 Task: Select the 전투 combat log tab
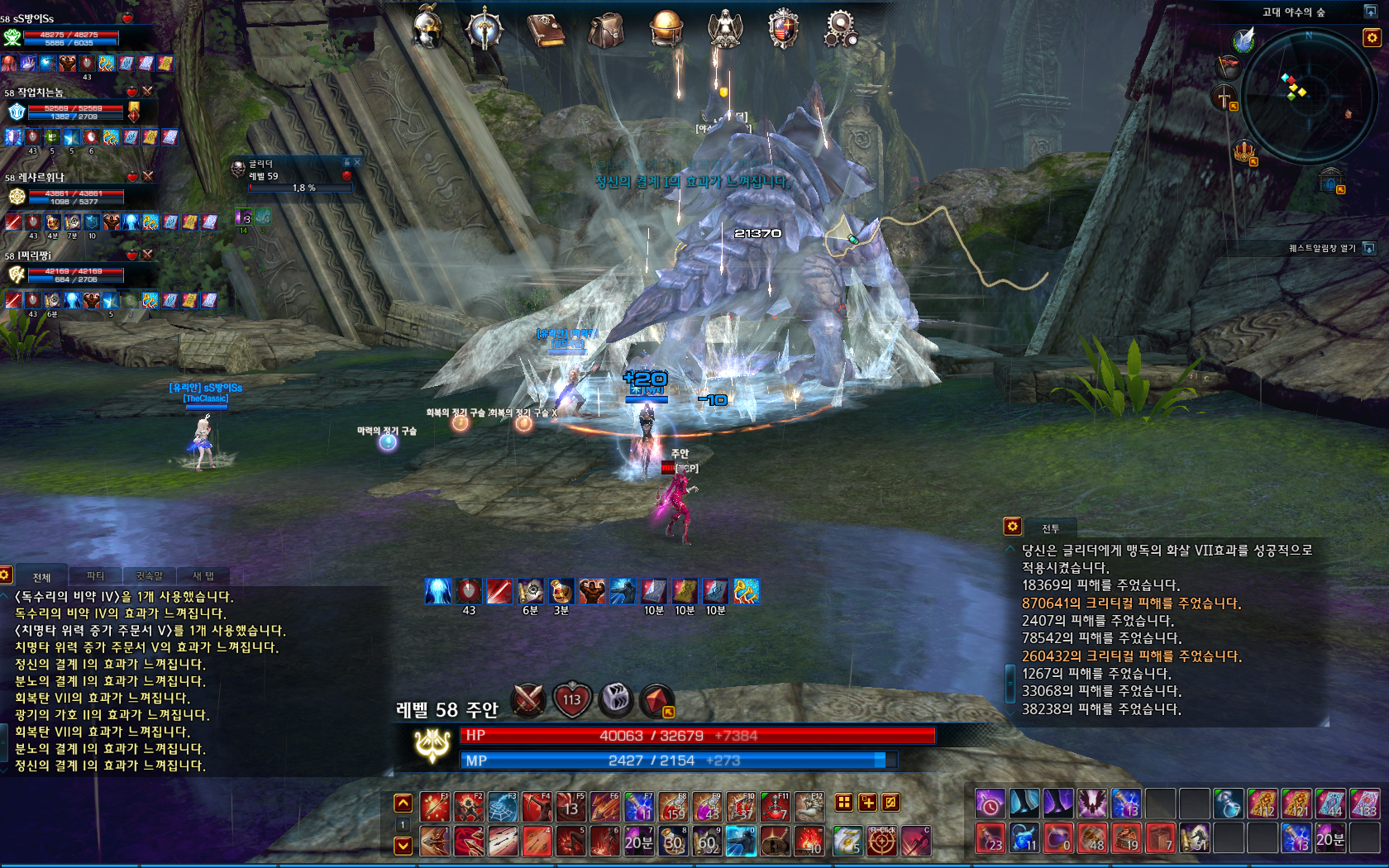[x=1051, y=528]
